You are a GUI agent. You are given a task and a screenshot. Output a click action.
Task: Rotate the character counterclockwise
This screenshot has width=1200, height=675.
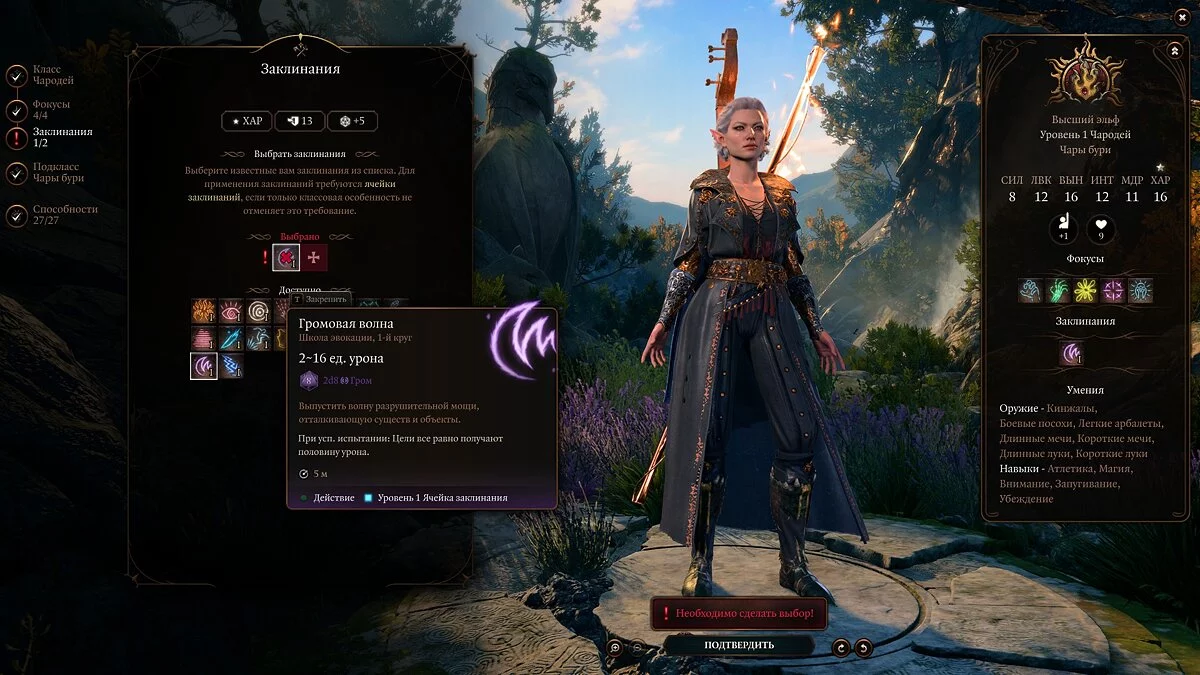[x=864, y=647]
